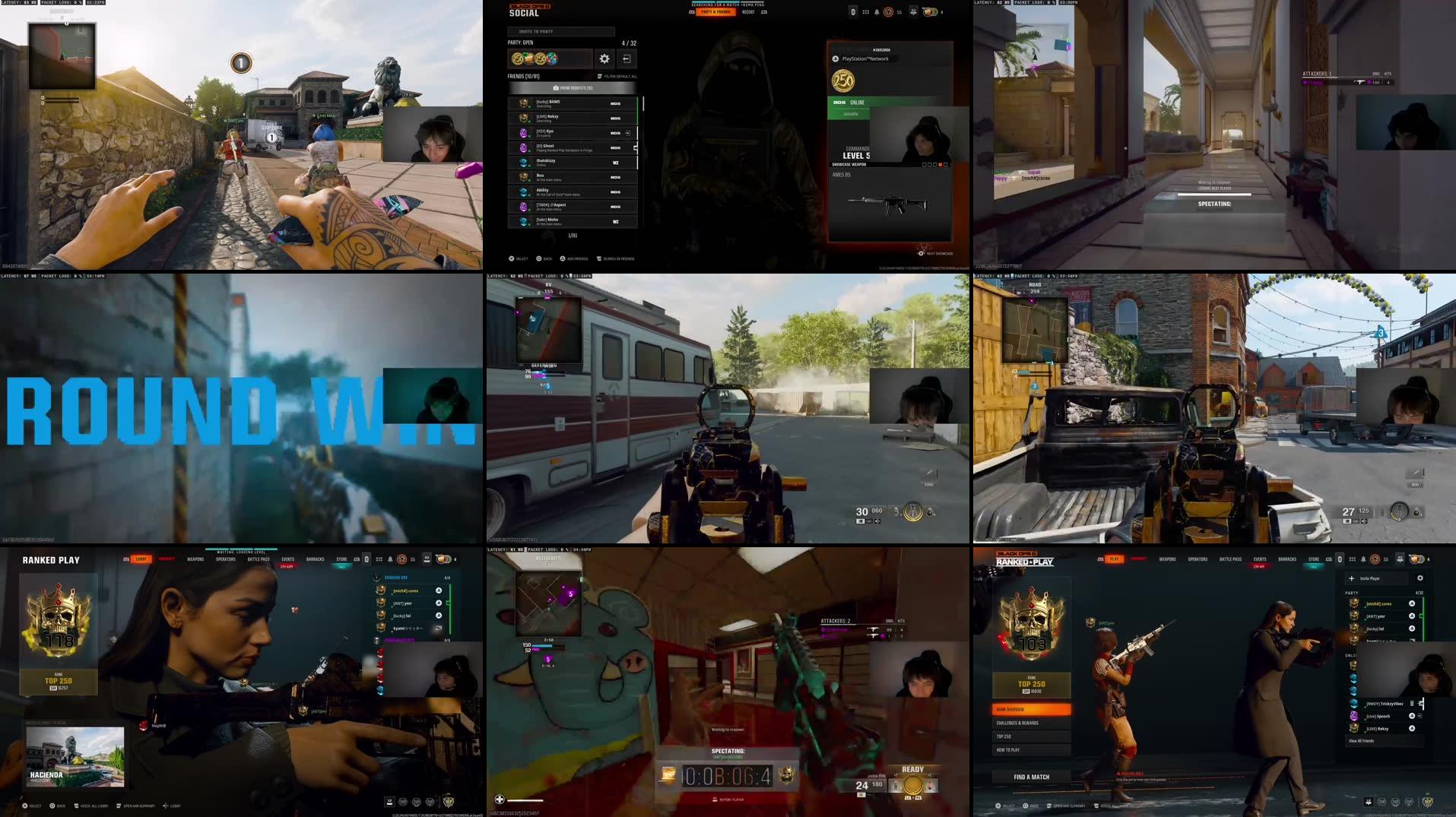Expand the Friend Requests list
Image resolution: width=1456 pixels, height=817 pixels.
pos(573,89)
